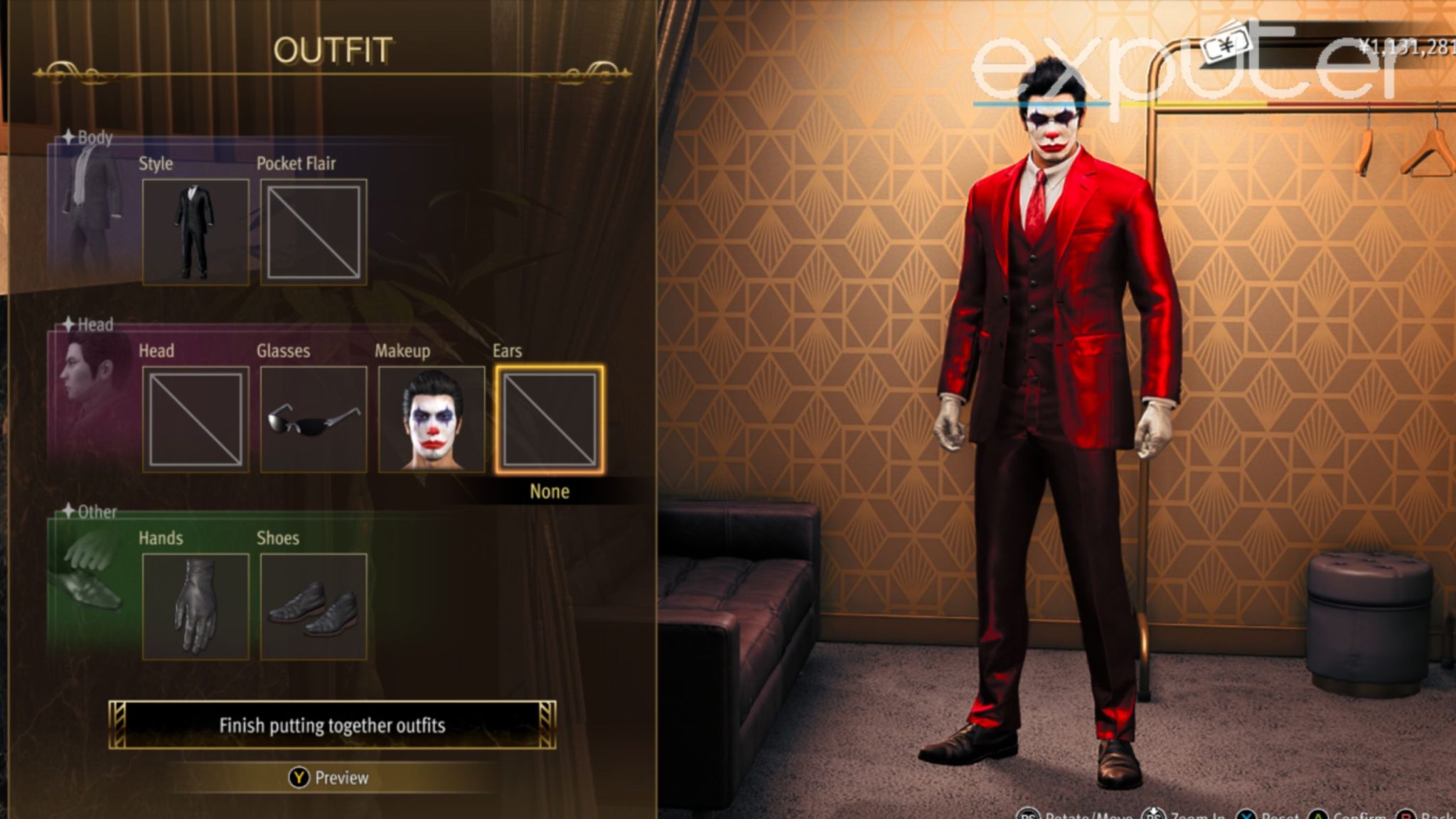1456x819 pixels.
Task: Expand the Body category section
Action: pos(95,138)
